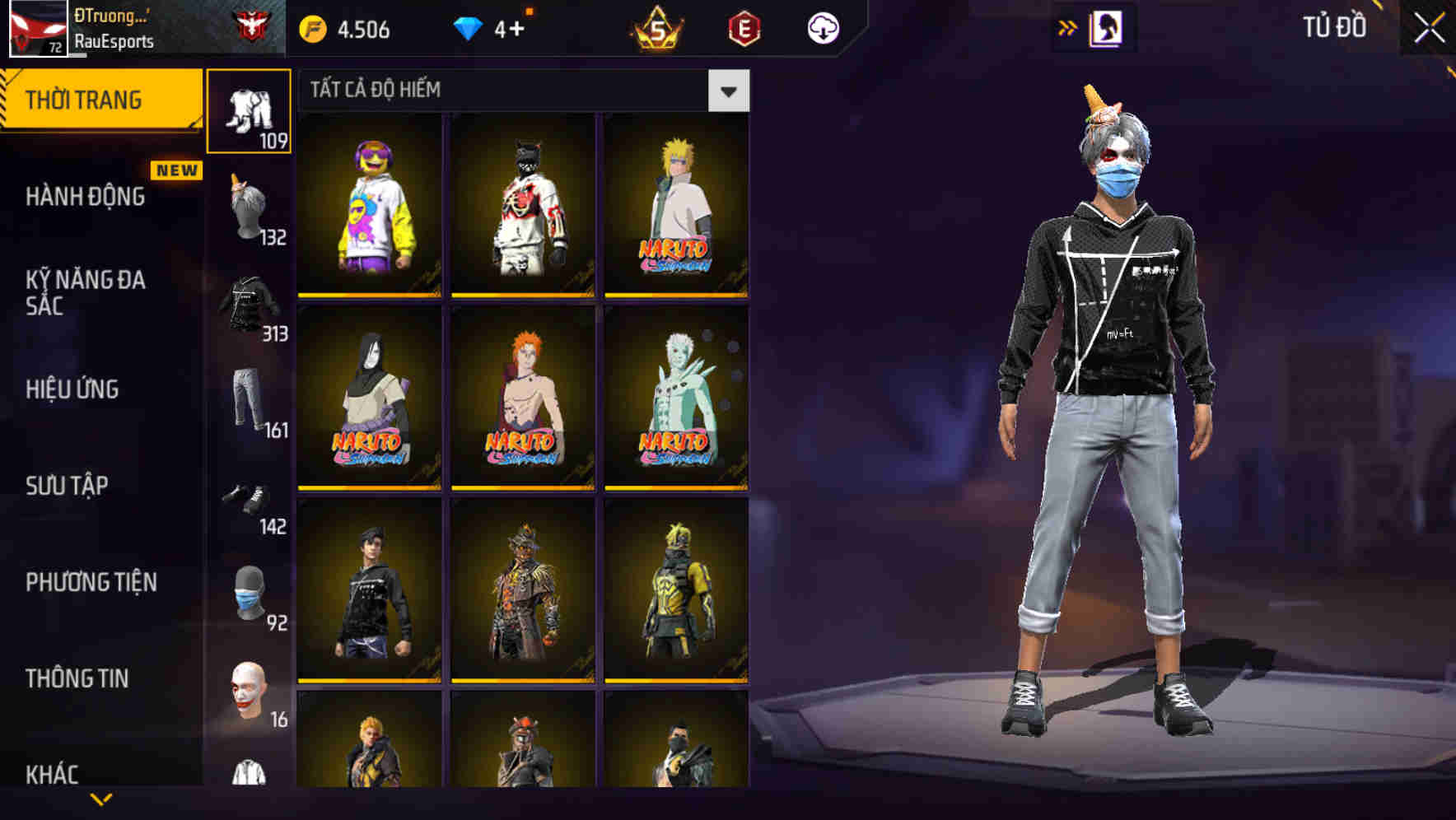The height and width of the screenshot is (820, 1456).
Task: Toggle the currently selected pants category 109
Action: (x=249, y=111)
